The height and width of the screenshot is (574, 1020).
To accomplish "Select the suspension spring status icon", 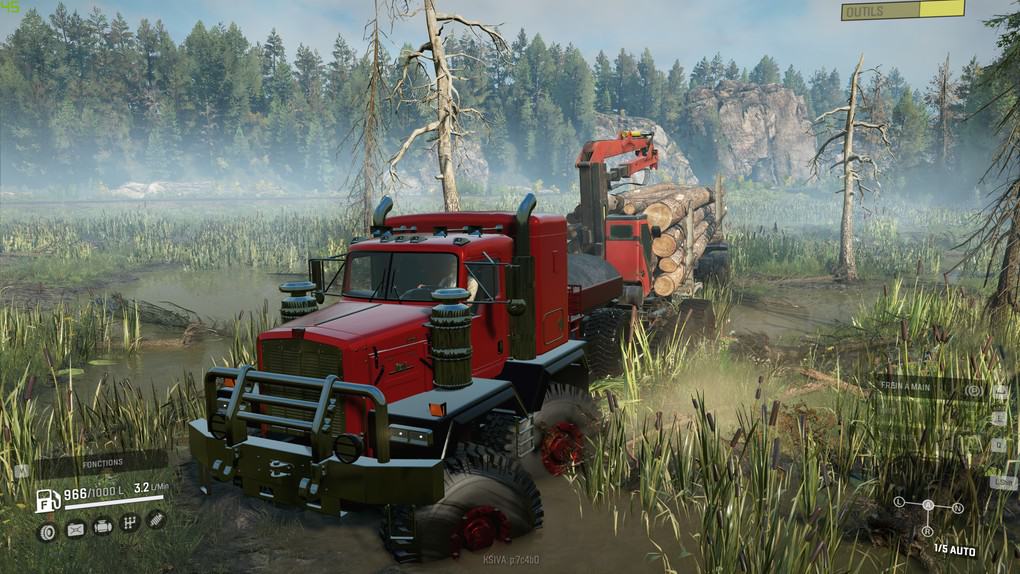I will [156, 520].
